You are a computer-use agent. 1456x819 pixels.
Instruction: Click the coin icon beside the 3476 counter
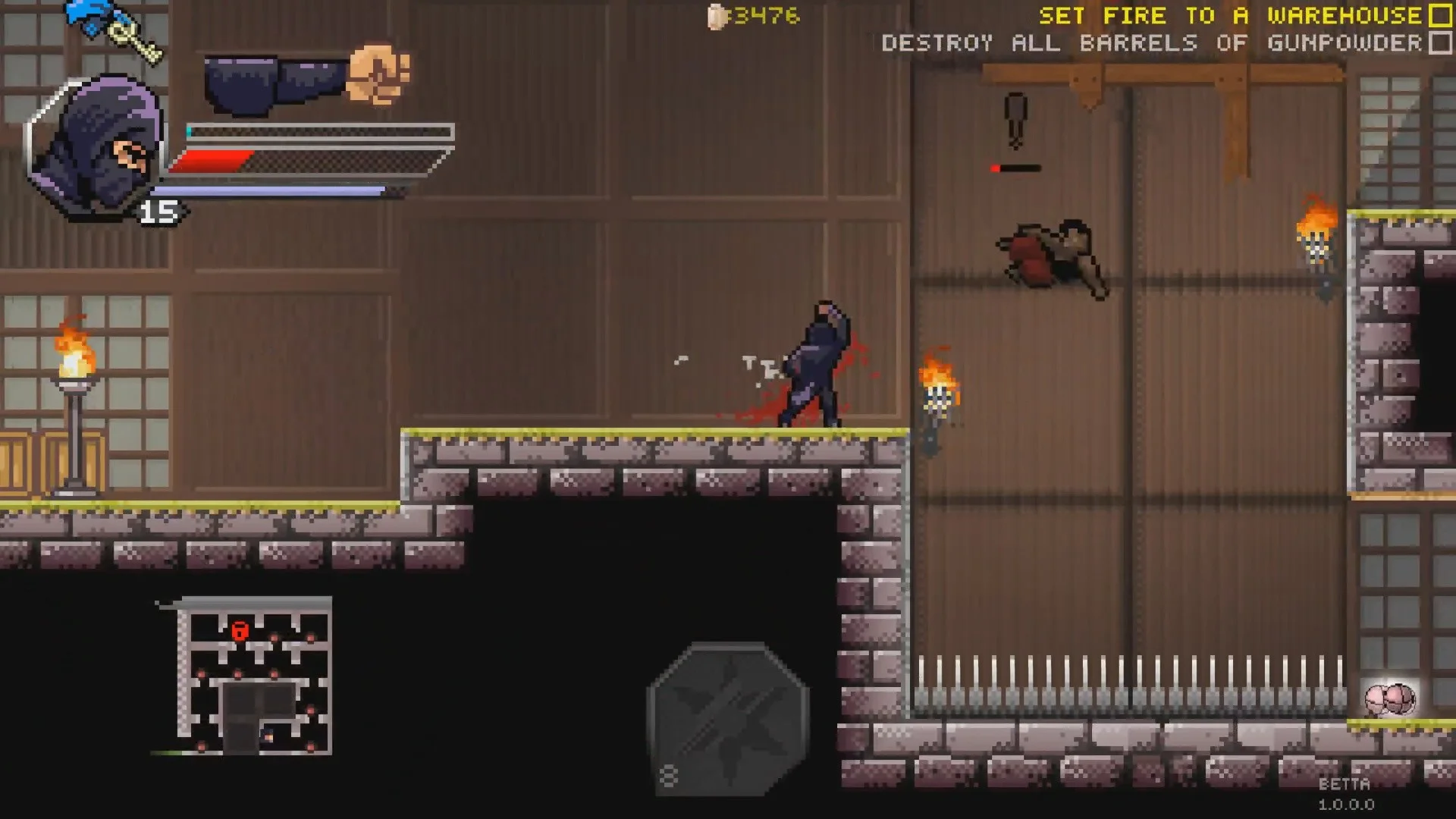716,17
